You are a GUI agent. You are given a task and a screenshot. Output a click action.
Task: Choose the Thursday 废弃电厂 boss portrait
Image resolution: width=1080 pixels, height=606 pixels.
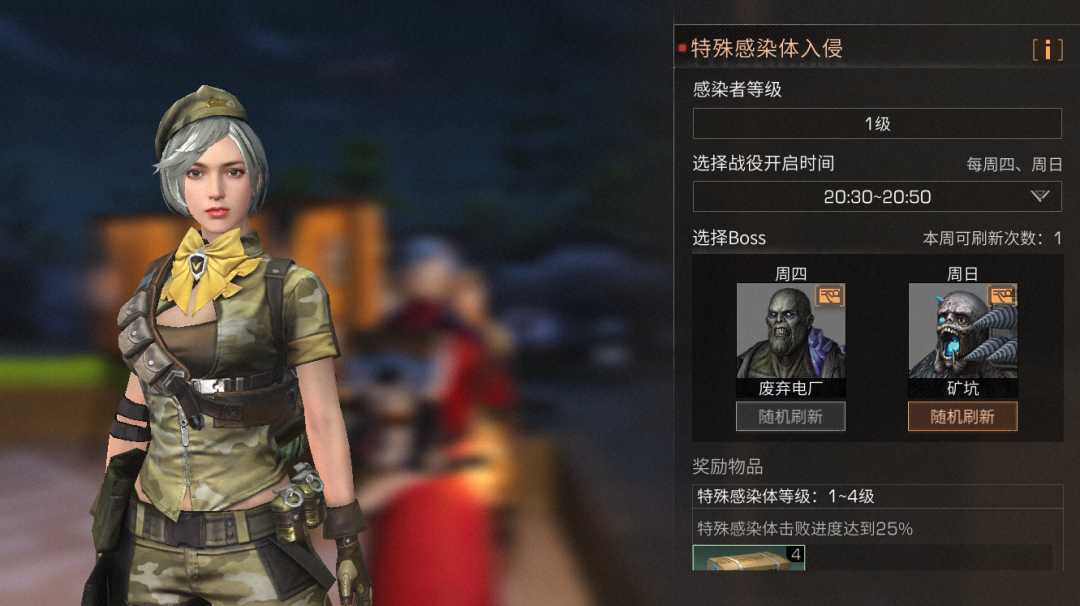[791, 332]
